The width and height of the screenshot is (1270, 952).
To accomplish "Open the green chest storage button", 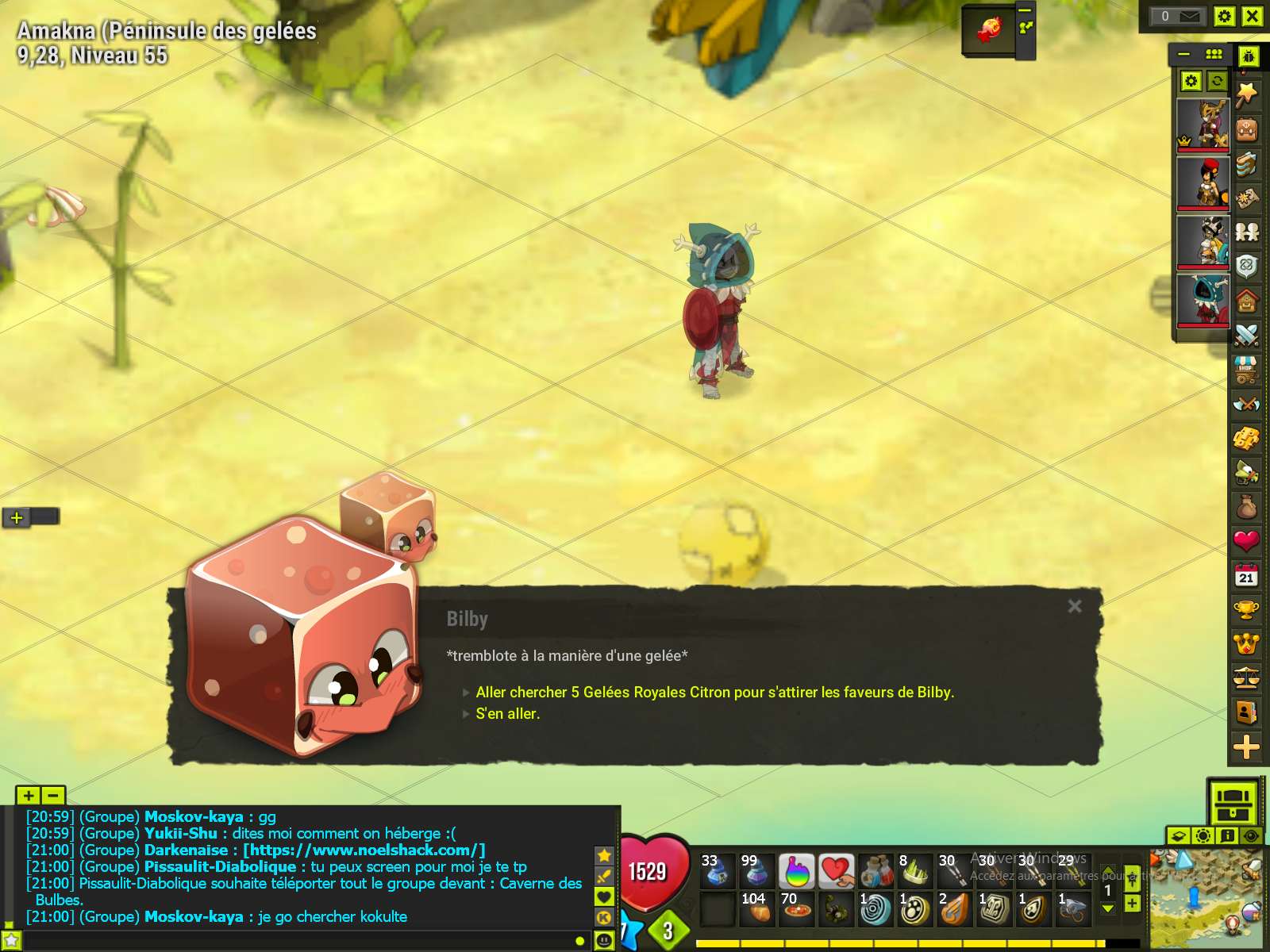I will click(1233, 802).
